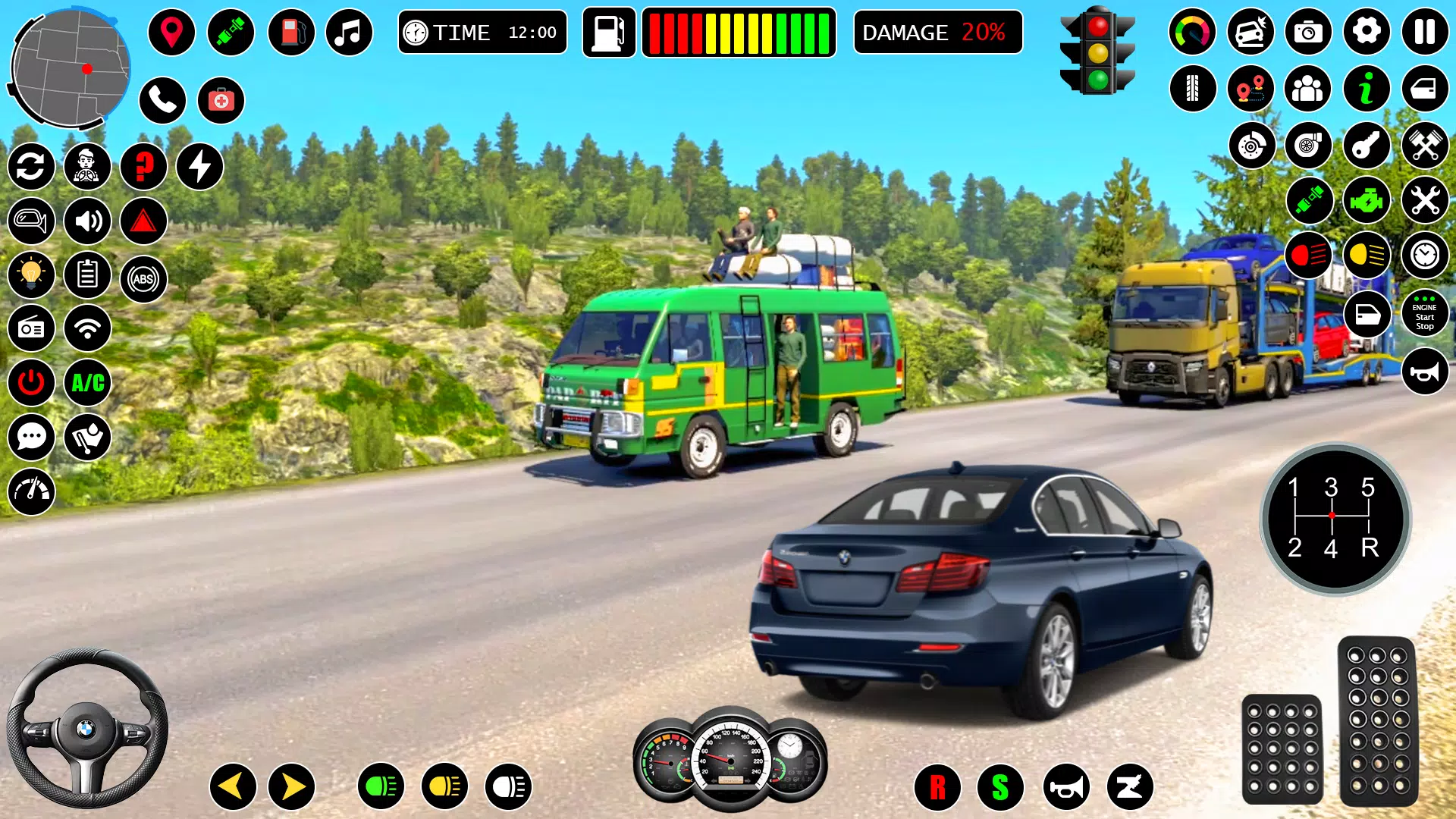Click the gear shifter dial
Image resolution: width=1456 pixels, height=819 pixels.
point(1335,519)
